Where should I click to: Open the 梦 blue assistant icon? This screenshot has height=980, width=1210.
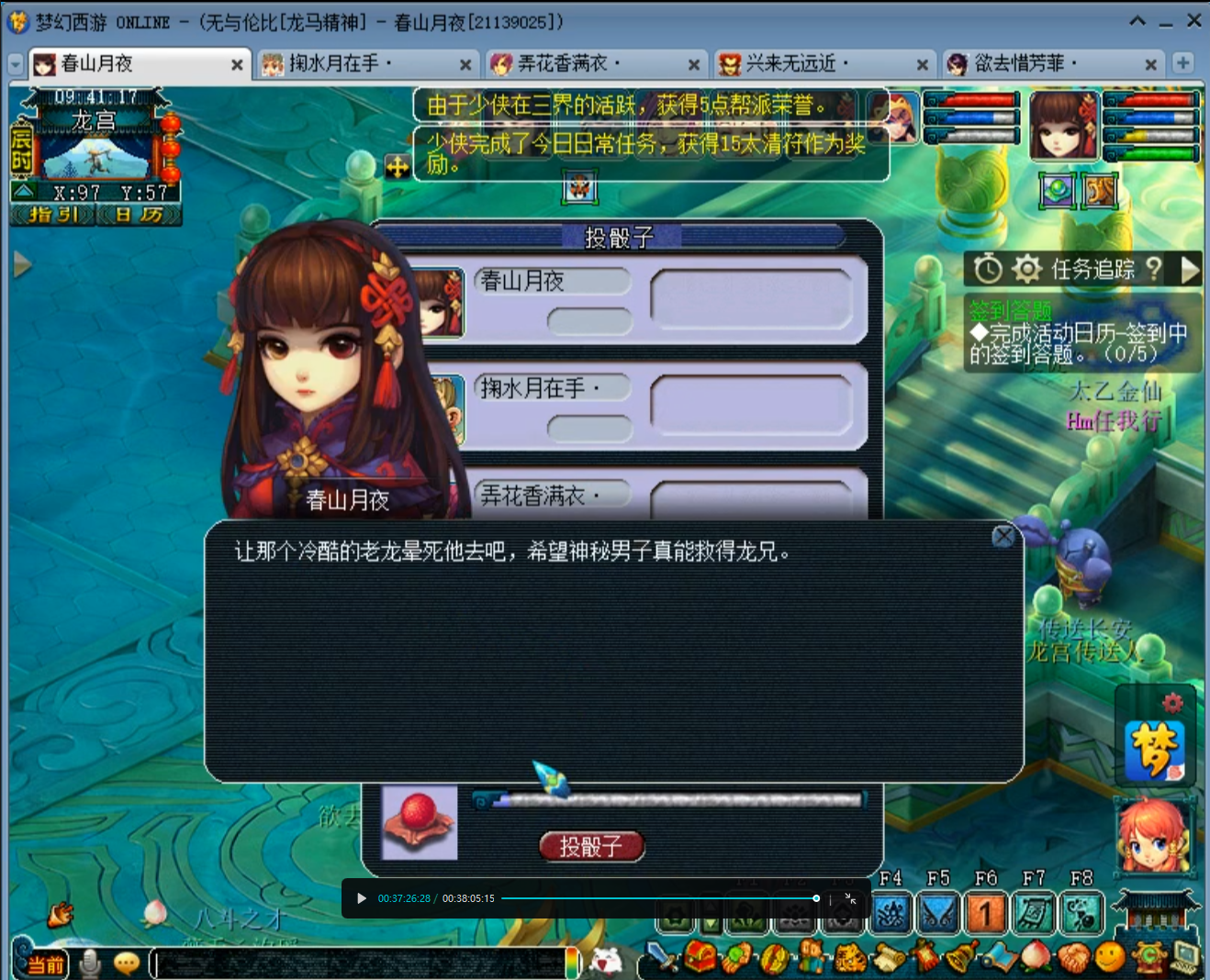tap(1155, 751)
